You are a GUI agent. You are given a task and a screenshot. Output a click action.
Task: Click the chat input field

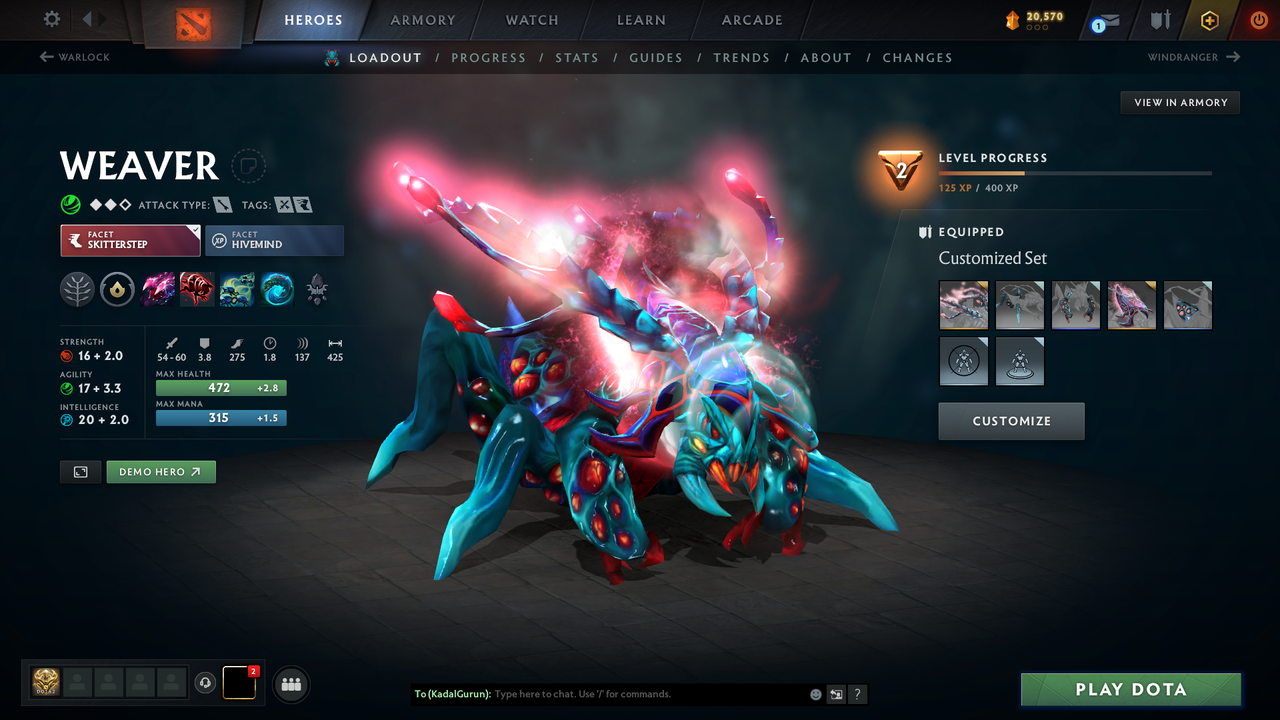point(600,693)
